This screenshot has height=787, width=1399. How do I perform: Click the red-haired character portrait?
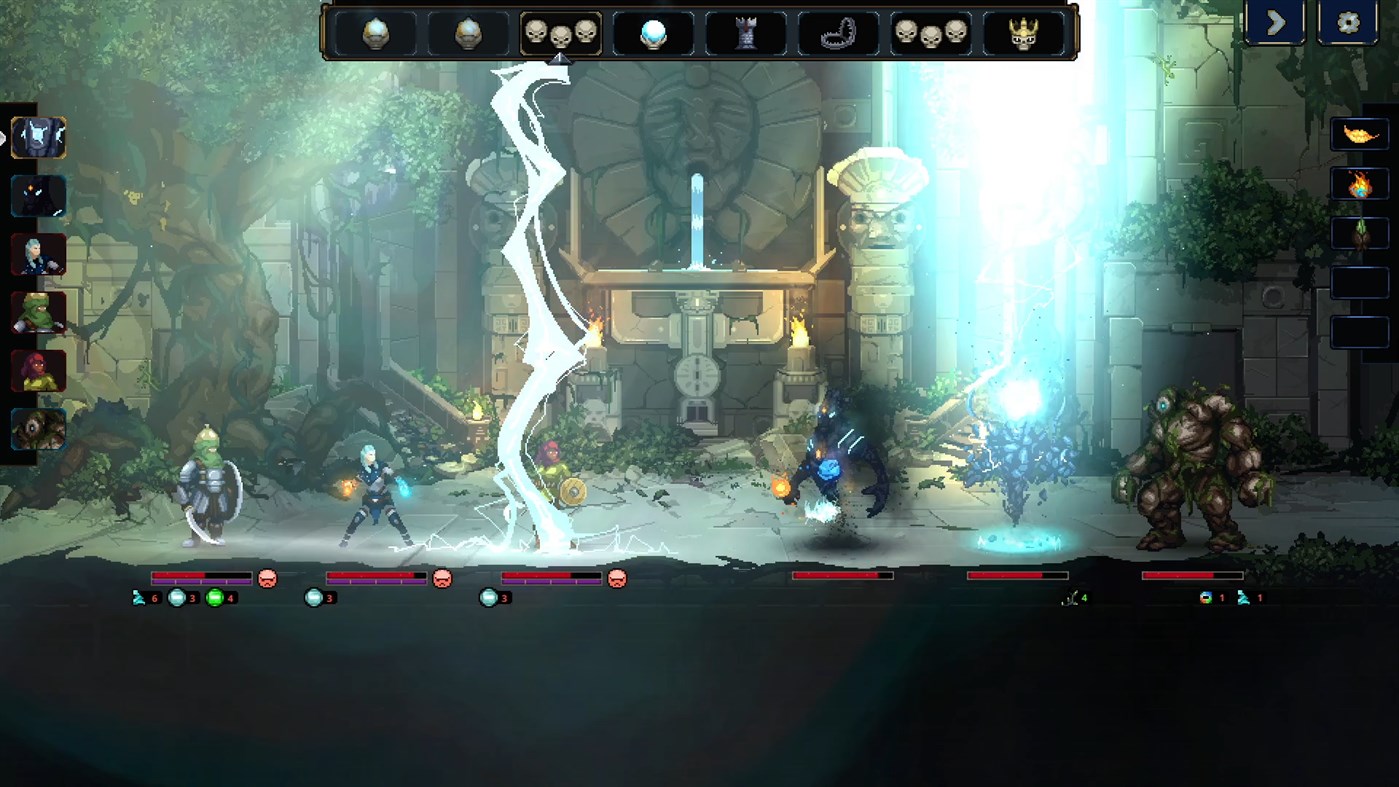pos(39,371)
